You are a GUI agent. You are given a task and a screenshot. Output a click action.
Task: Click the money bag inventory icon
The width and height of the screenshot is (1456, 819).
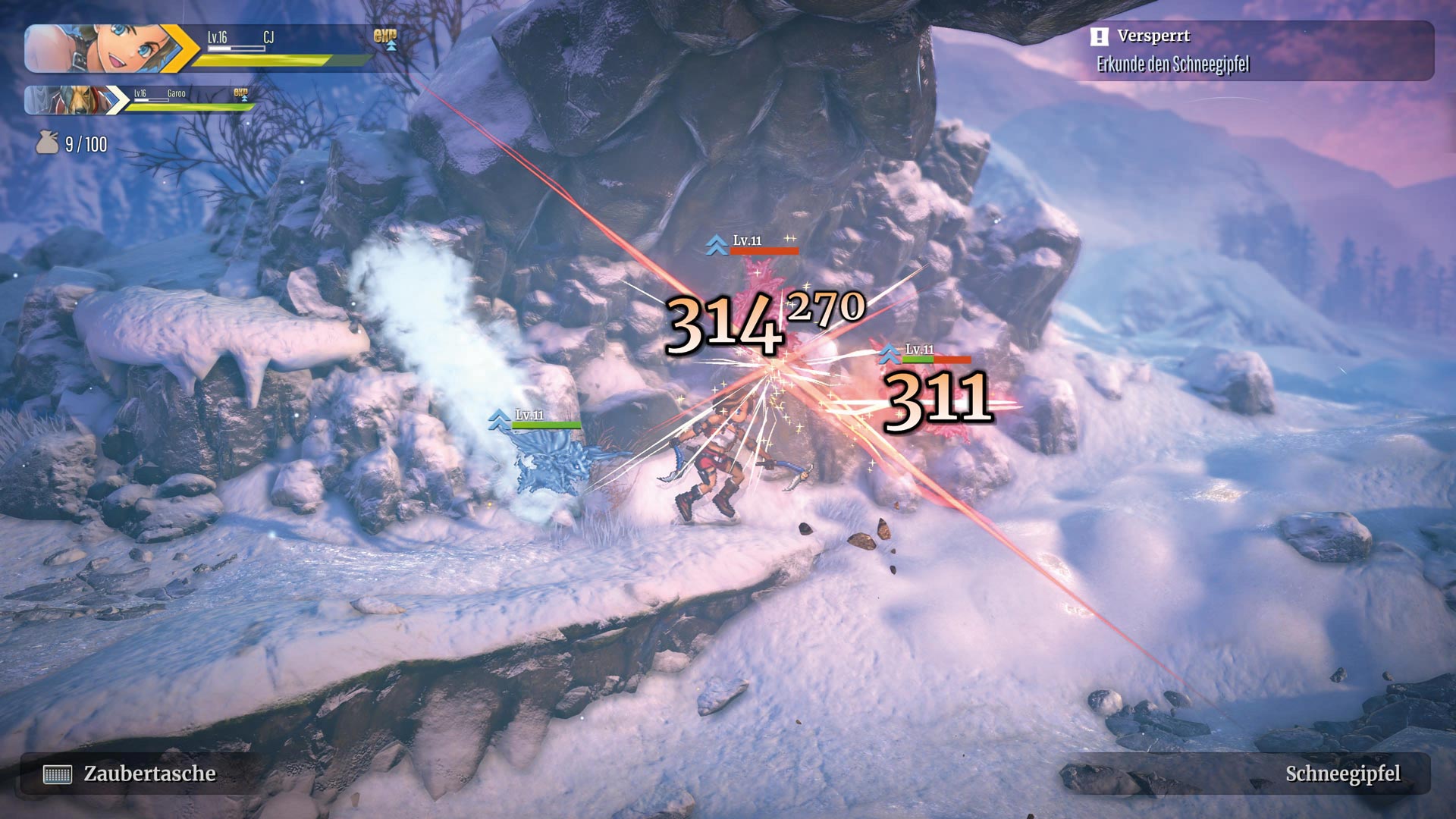coord(47,143)
